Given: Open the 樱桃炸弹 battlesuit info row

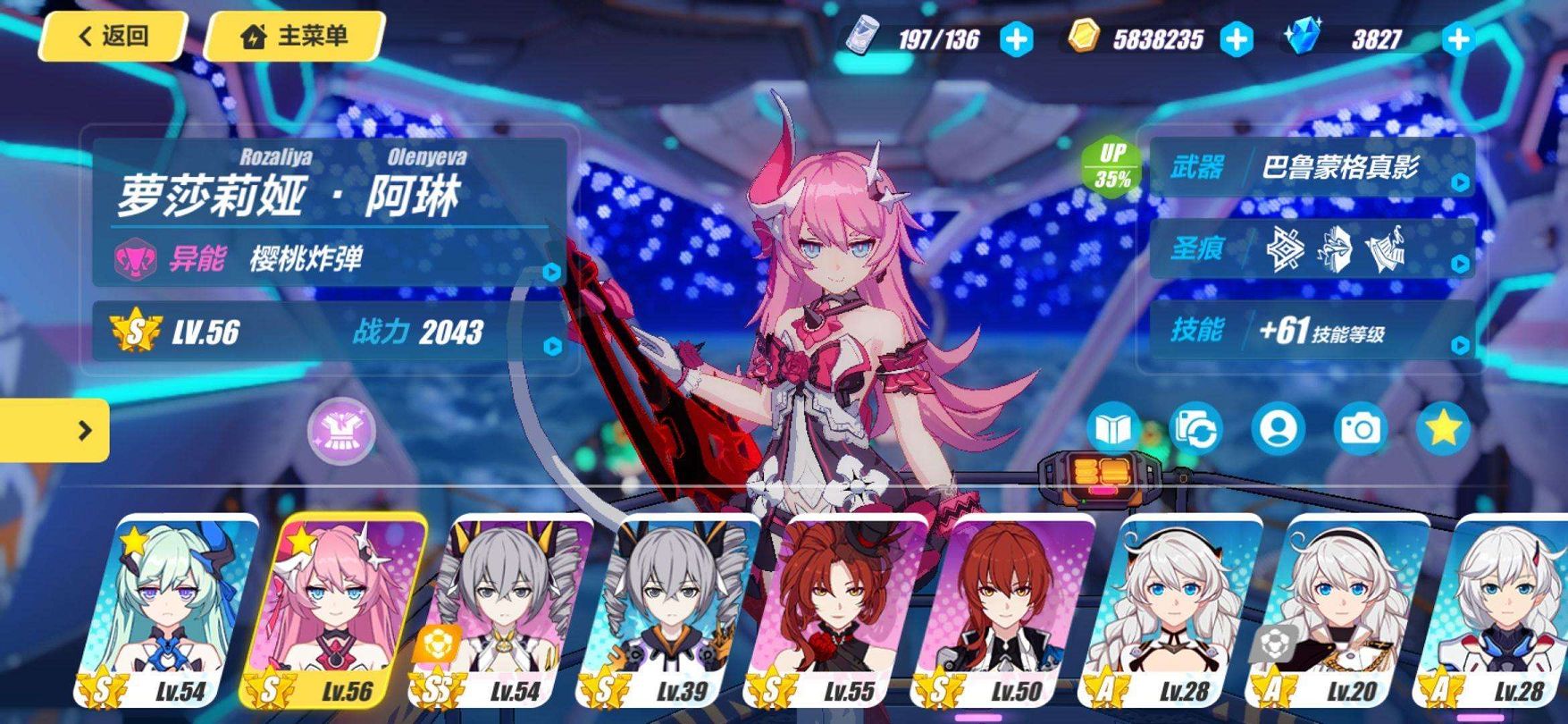Looking at the screenshot, I should tap(329, 259).
